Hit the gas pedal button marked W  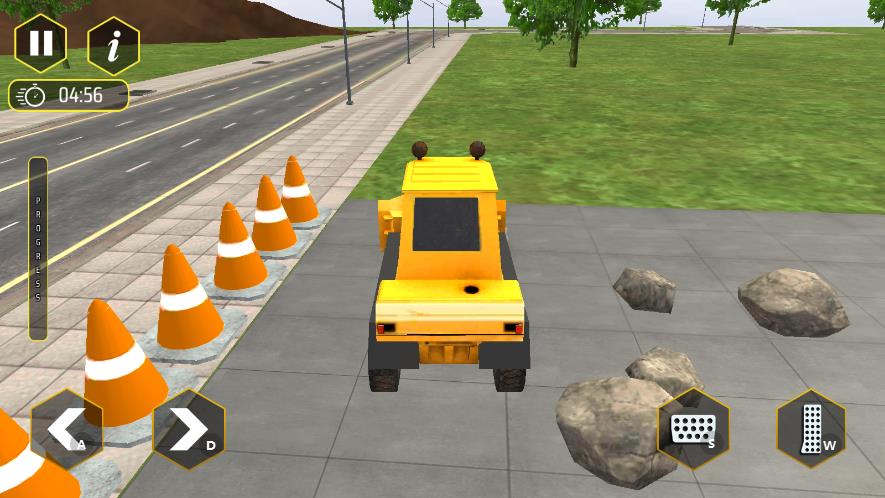[x=811, y=429]
